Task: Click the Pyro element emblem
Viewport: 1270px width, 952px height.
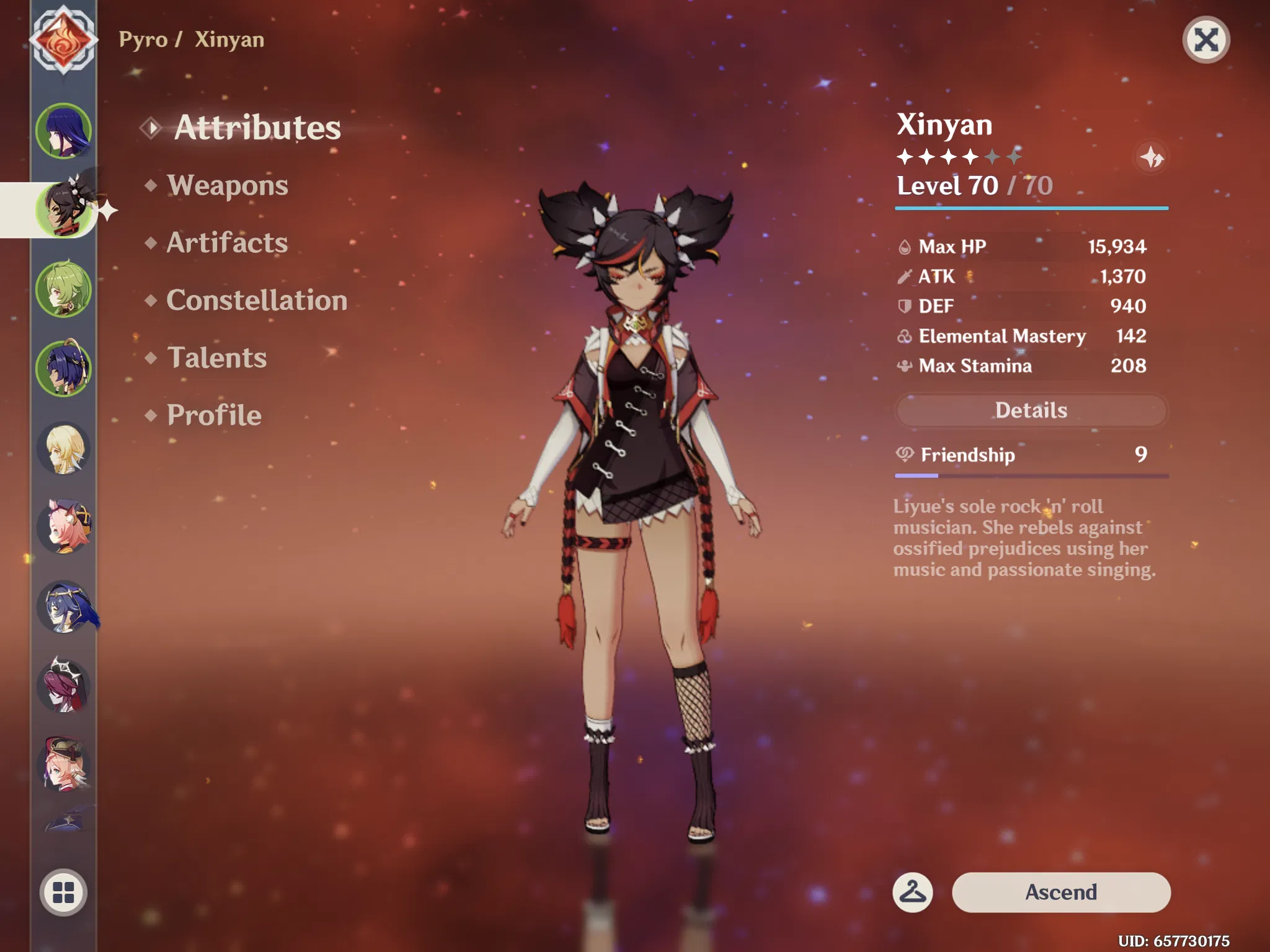Action: tap(63, 40)
